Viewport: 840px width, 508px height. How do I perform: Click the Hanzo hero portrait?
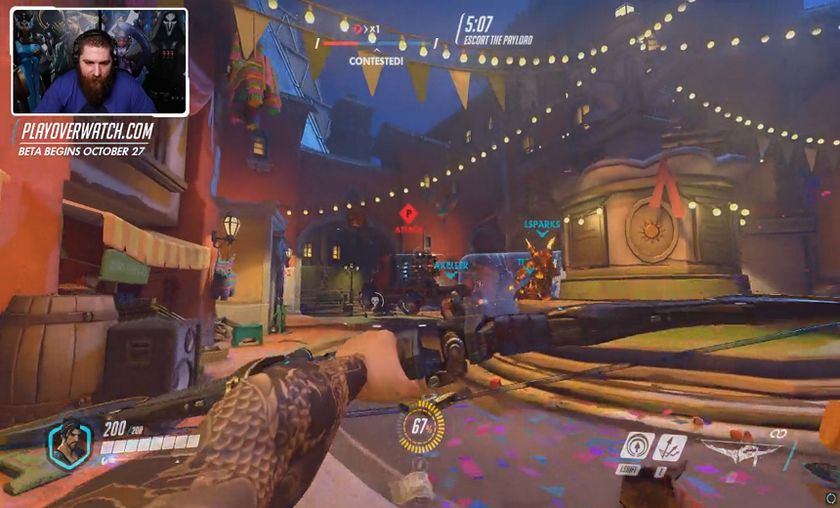[70, 444]
